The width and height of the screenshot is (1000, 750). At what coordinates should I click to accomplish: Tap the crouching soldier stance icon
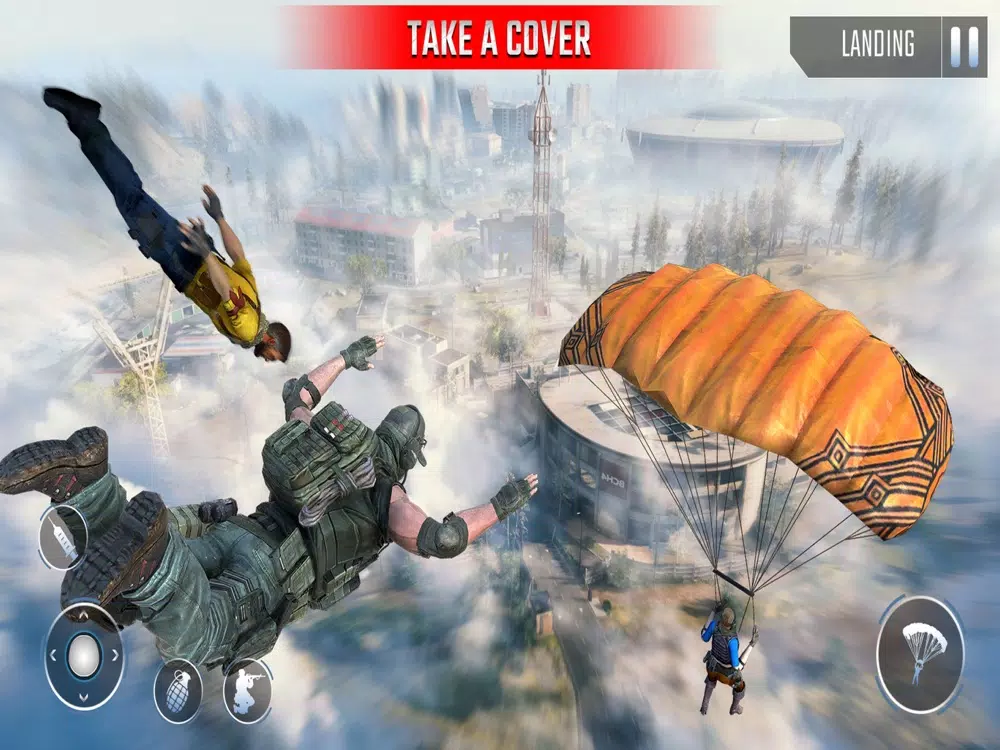pyautogui.click(x=247, y=690)
